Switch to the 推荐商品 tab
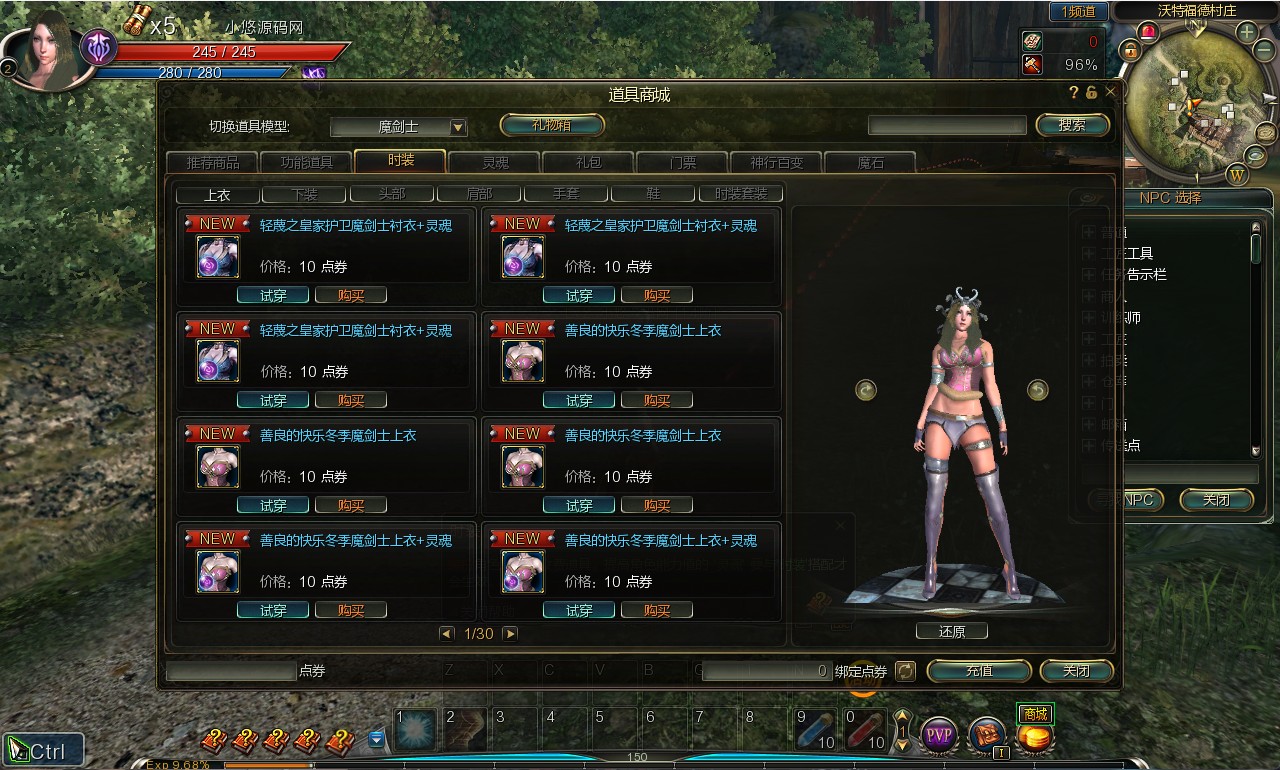The image size is (1280, 770). click(x=212, y=162)
